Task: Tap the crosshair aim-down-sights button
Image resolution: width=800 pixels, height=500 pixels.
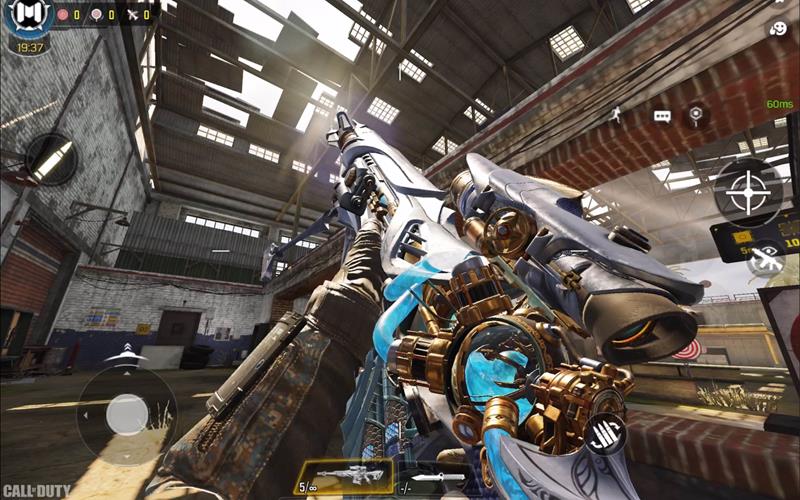Action: 748,192
